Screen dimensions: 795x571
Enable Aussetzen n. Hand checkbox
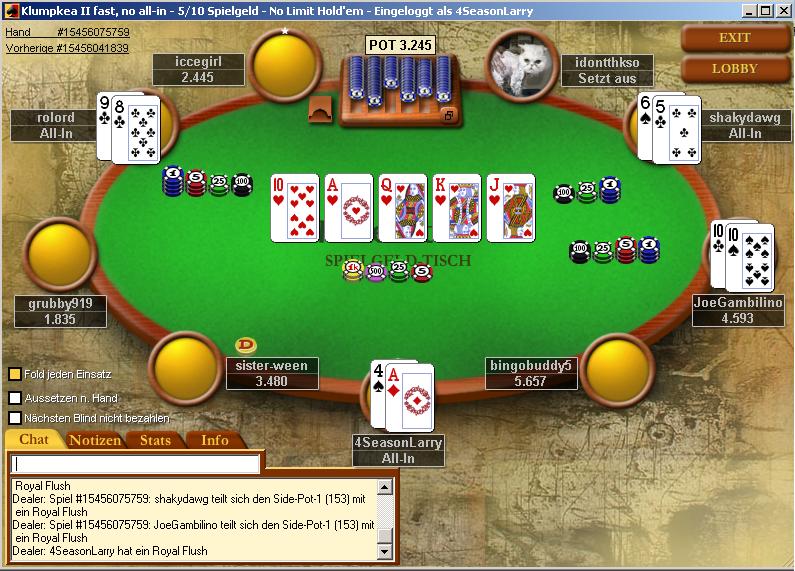[x=15, y=397]
